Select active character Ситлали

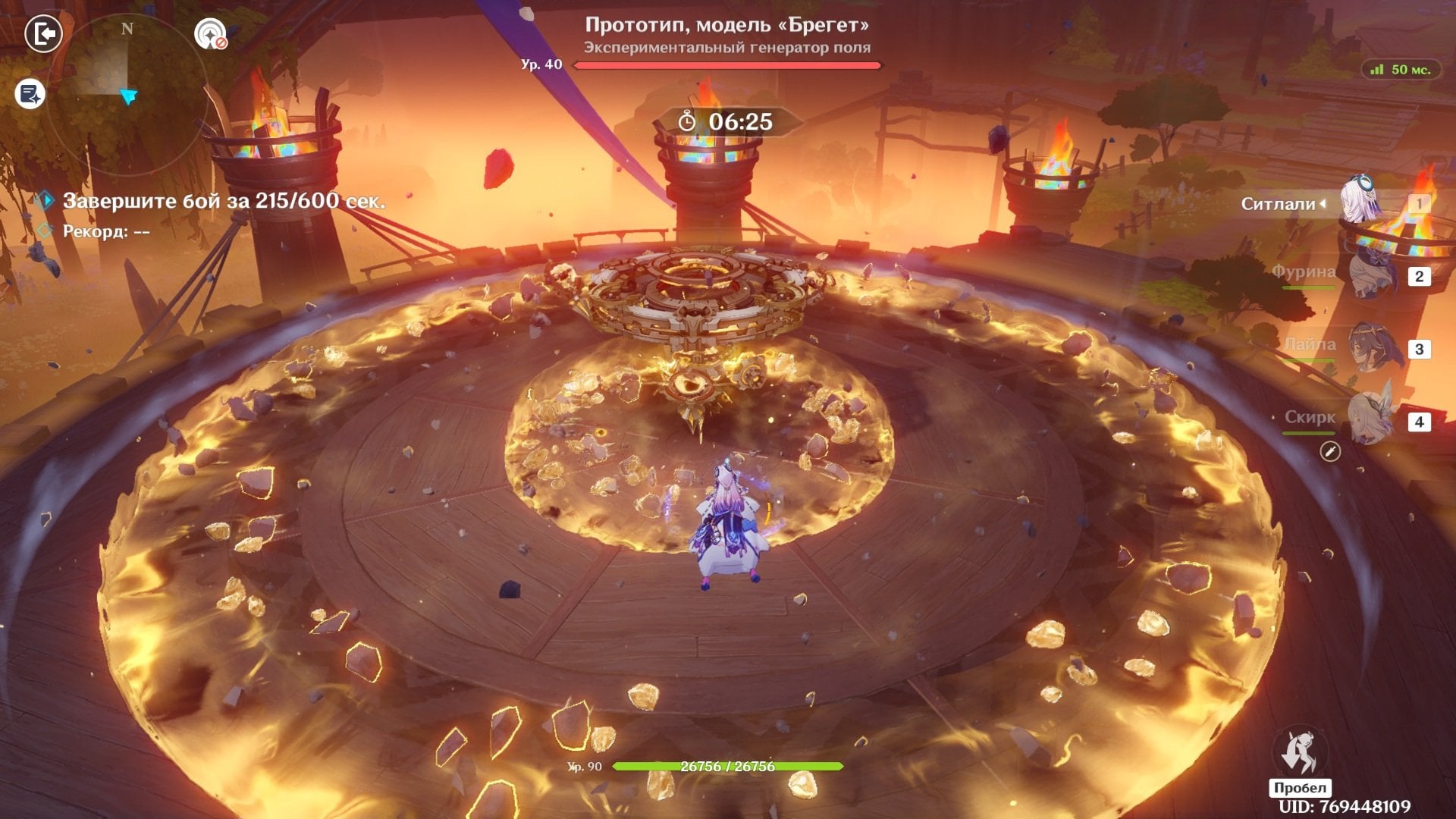(1361, 202)
